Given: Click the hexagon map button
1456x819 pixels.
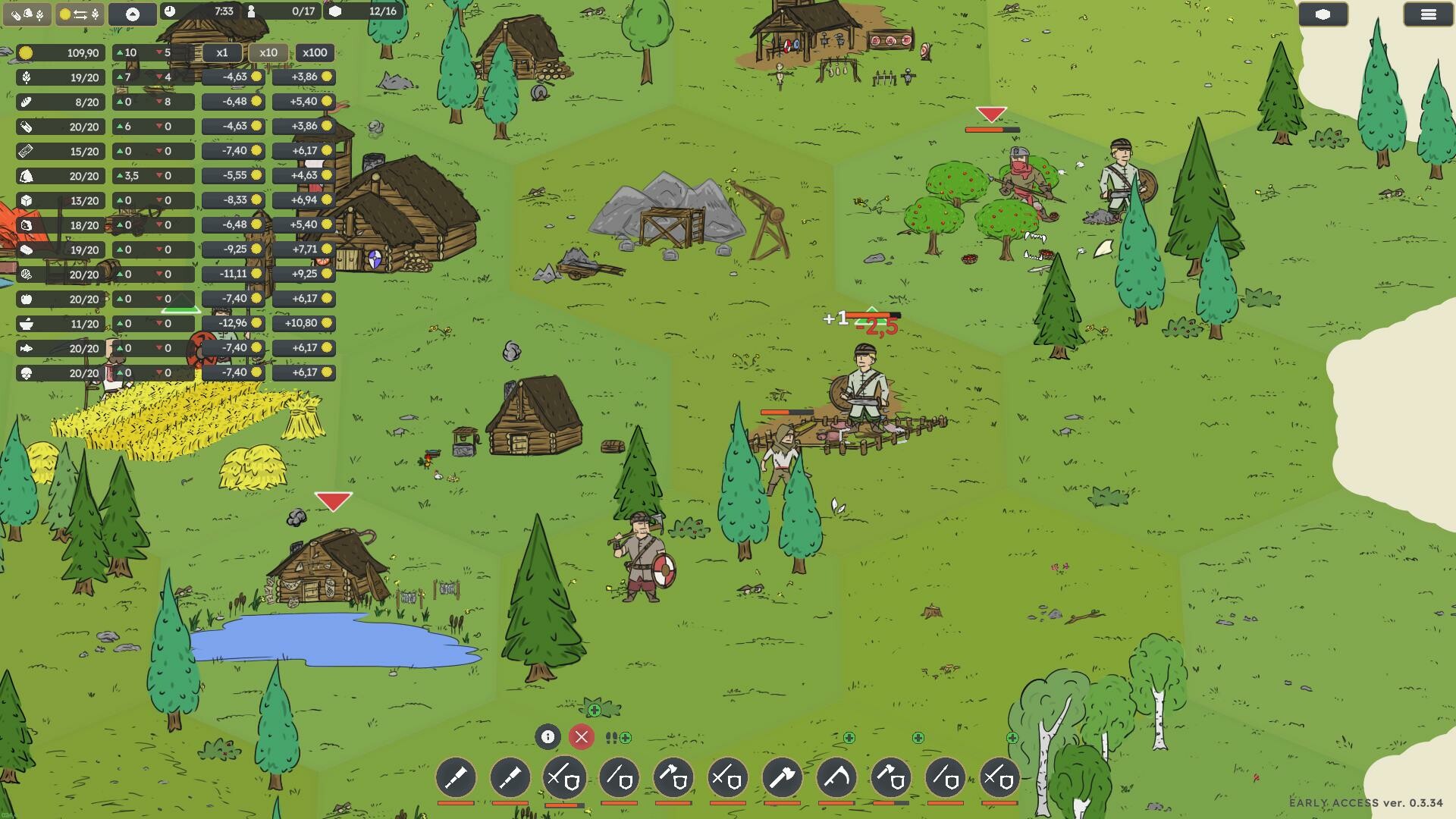Looking at the screenshot, I should tap(1323, 14).
